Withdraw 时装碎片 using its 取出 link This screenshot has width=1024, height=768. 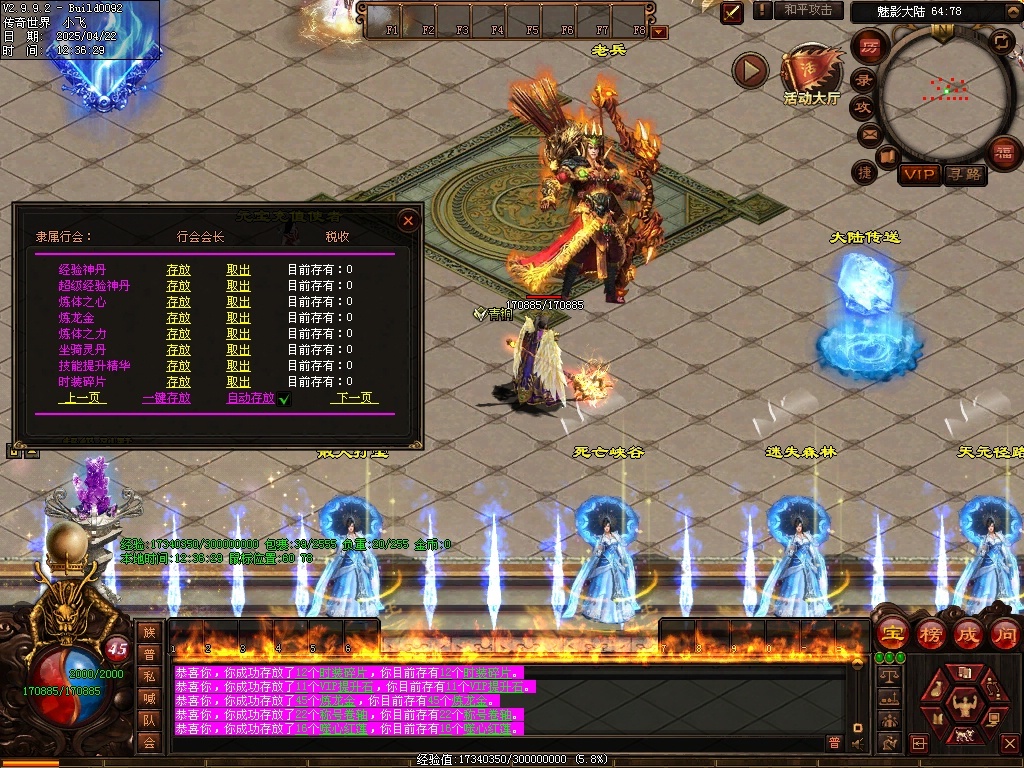coord(238,382)
